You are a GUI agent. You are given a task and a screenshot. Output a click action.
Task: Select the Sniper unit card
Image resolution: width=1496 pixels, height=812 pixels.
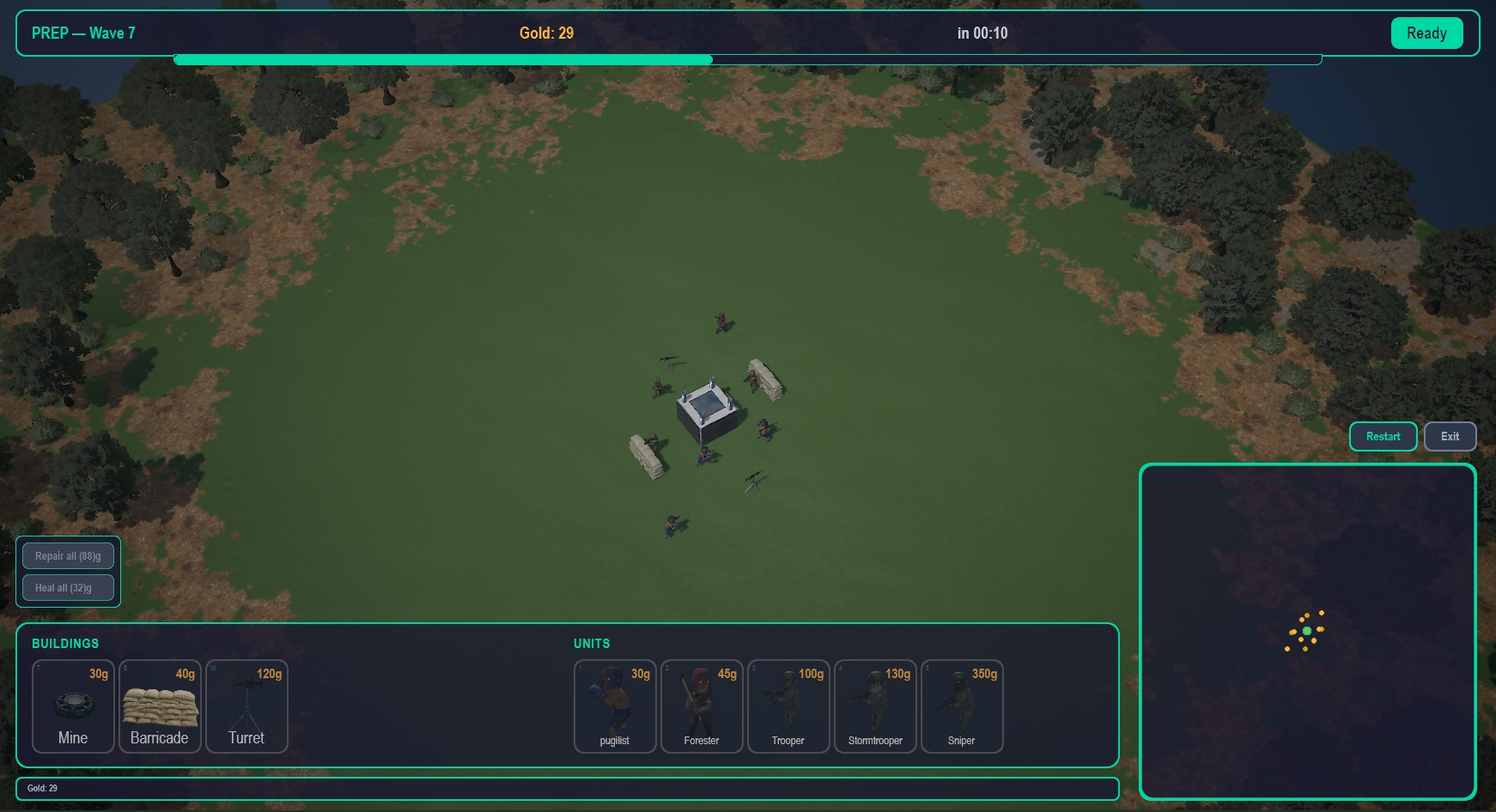pyautogui.click(x=962, y=706)
